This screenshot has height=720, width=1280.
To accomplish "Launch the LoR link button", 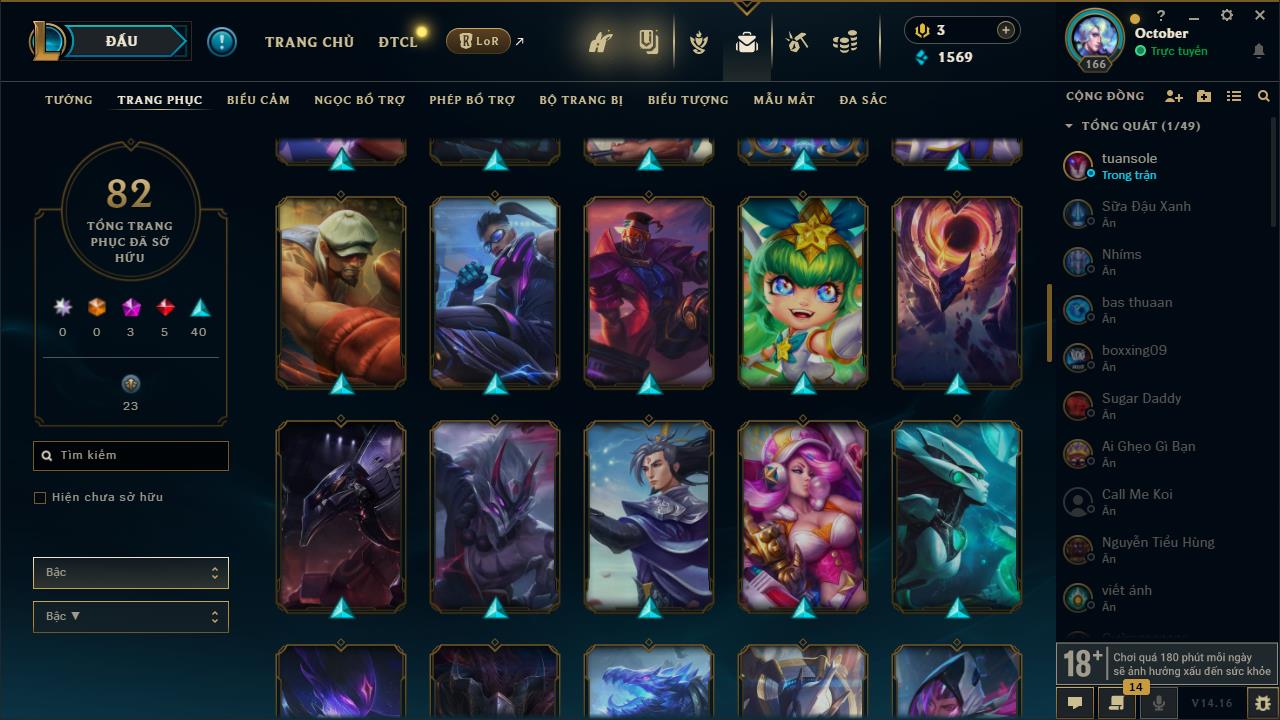I will tap(479, 41).
